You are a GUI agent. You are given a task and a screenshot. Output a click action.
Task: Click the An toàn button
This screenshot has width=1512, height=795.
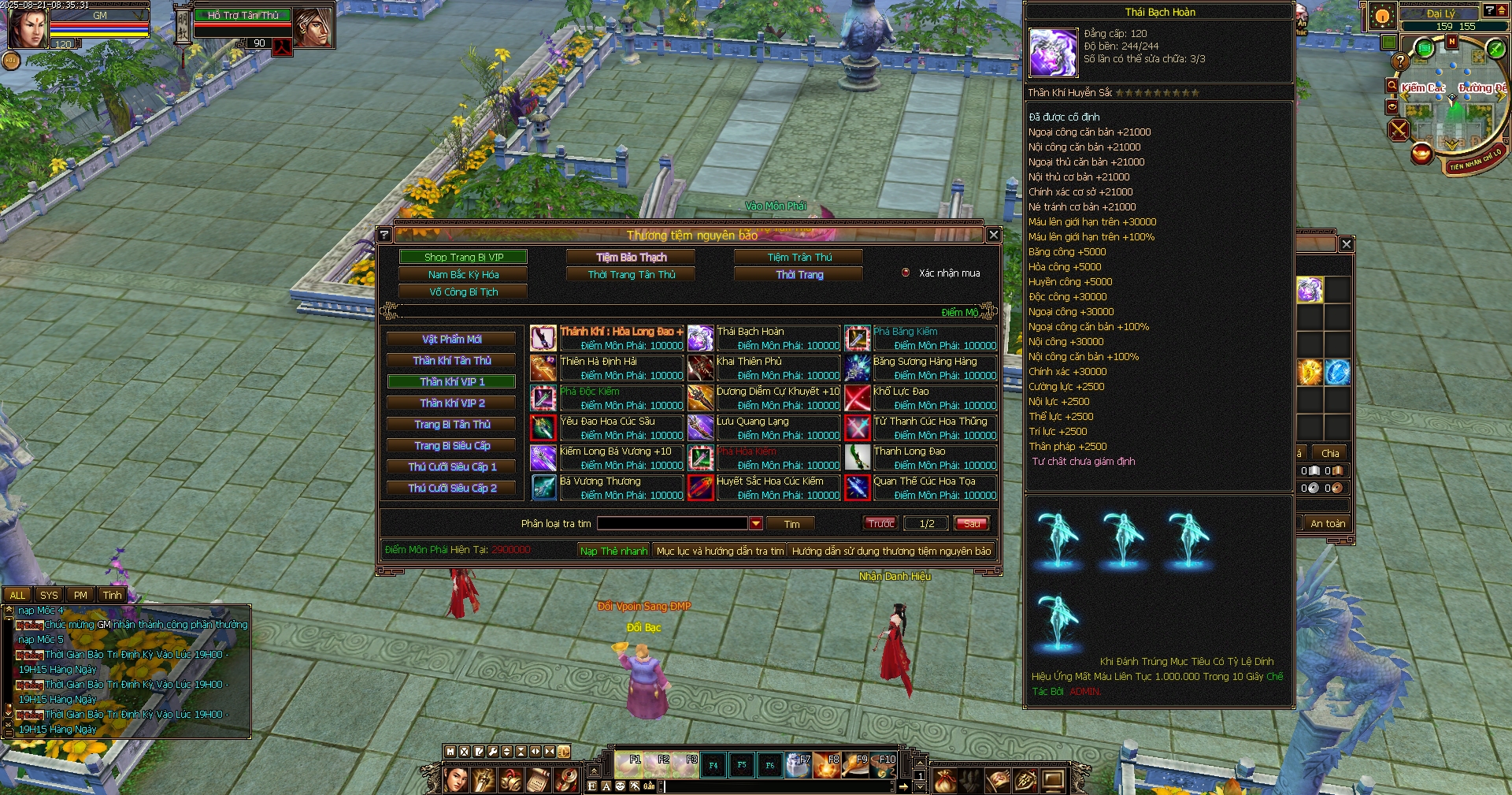(1327, 523)
